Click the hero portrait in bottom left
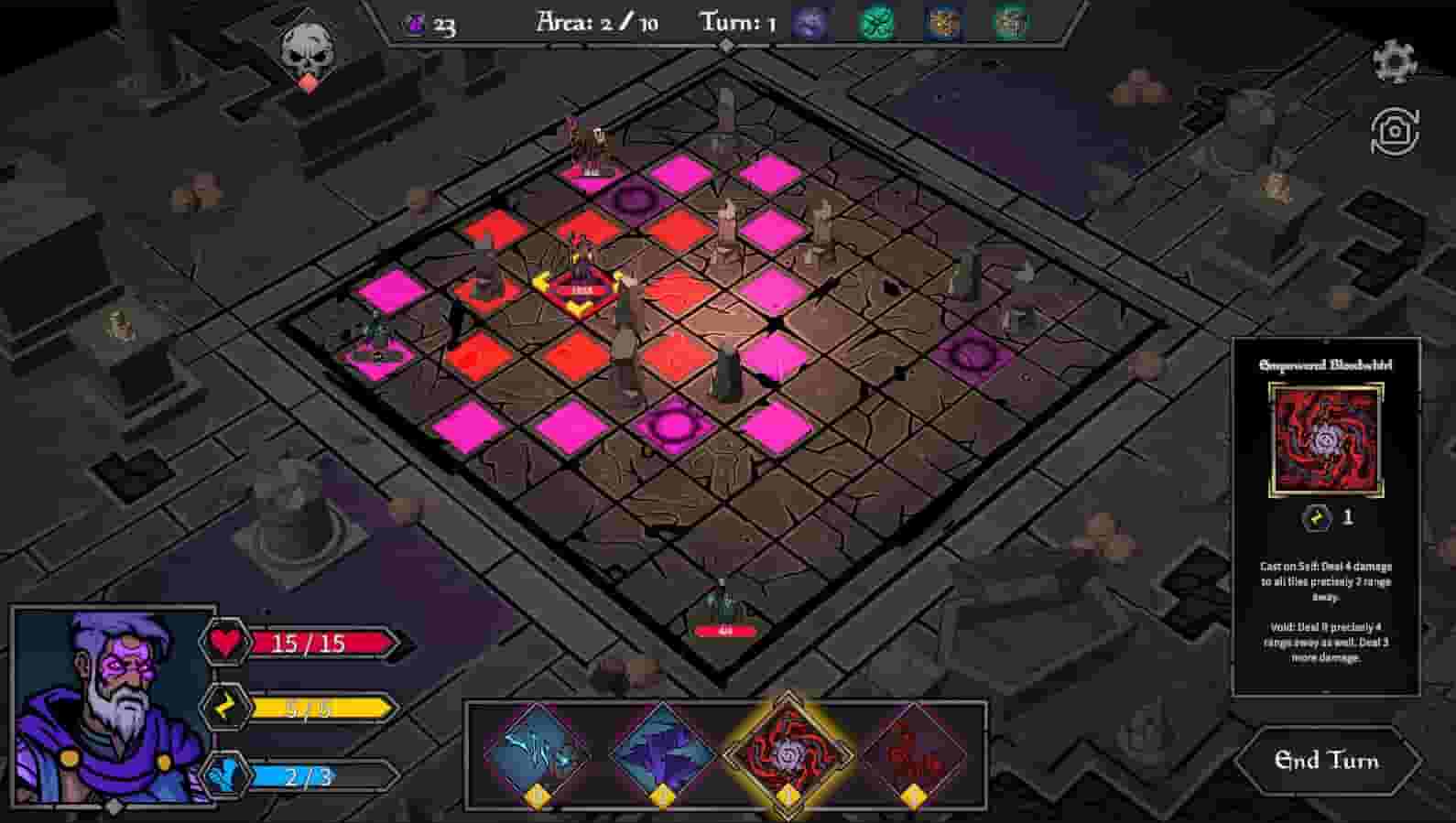1456x823 pixels. click(x=110, y=714)
